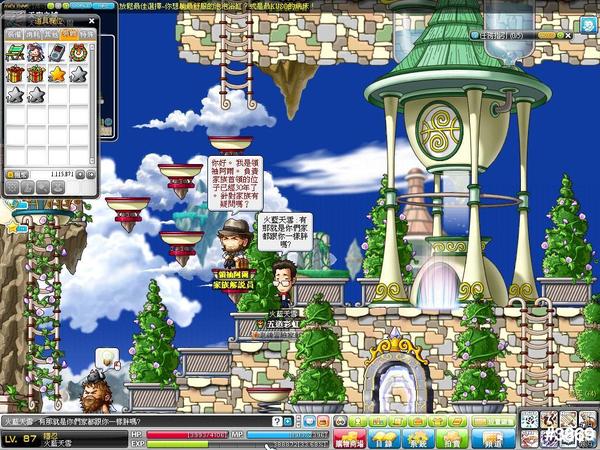This screenshot has width=600, height=450.
Task: Switch to the first inventory tab
Action: 14,33
